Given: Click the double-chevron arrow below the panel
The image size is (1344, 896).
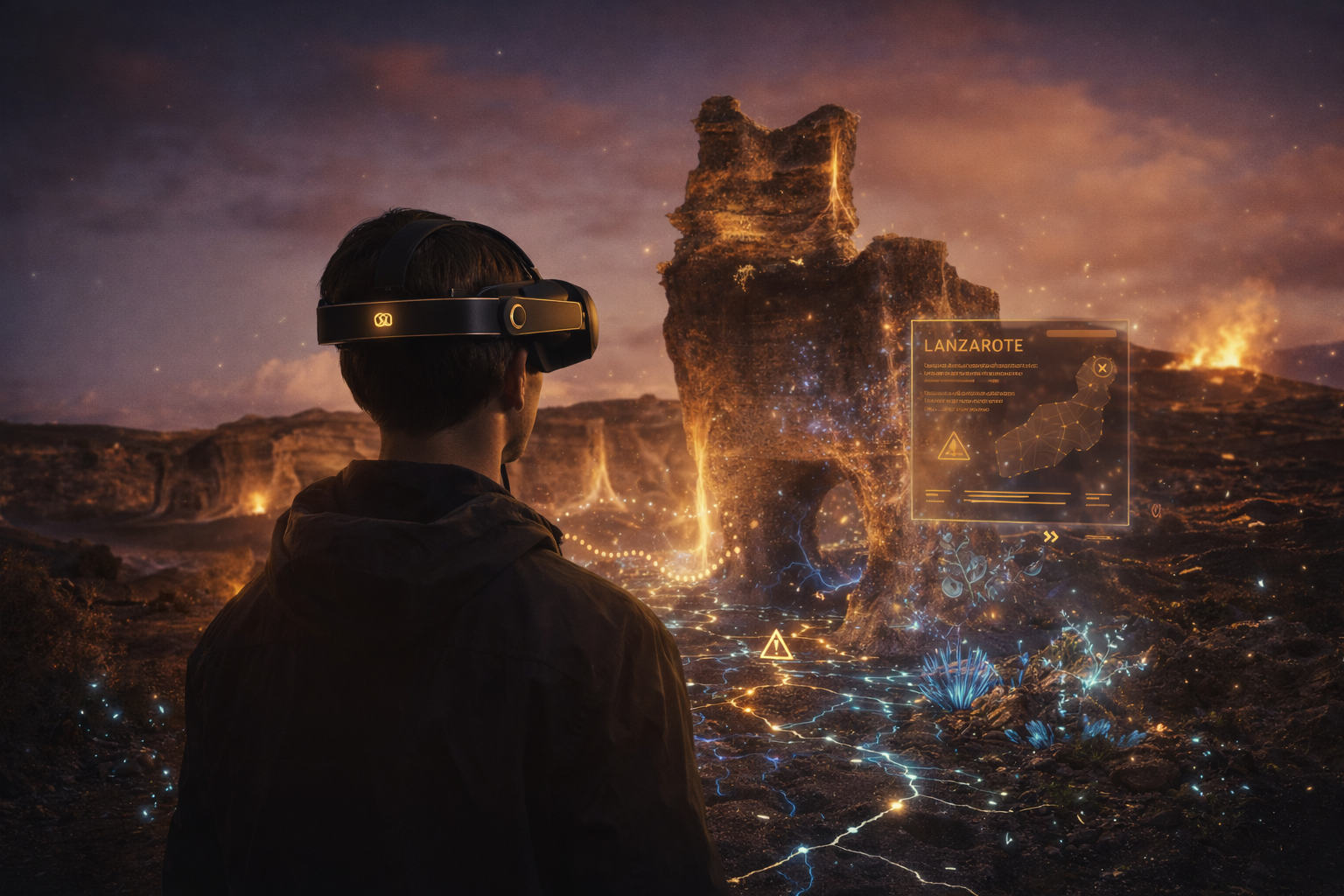Looking at the screenshot, I should click(1051, 537).
